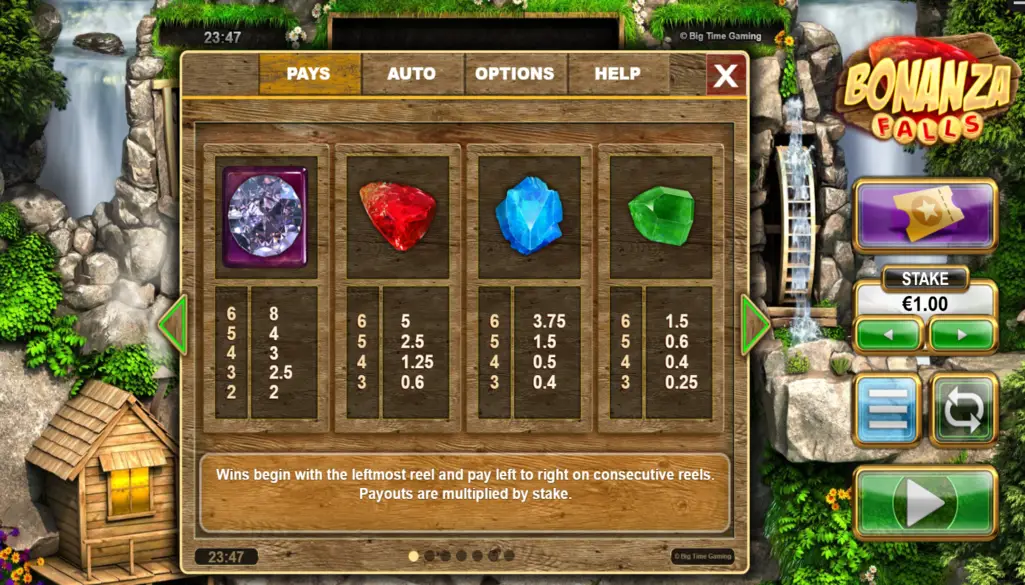Open the purple golden ticket feature button
Screen dimensions: 1025x585
point(925,215)
